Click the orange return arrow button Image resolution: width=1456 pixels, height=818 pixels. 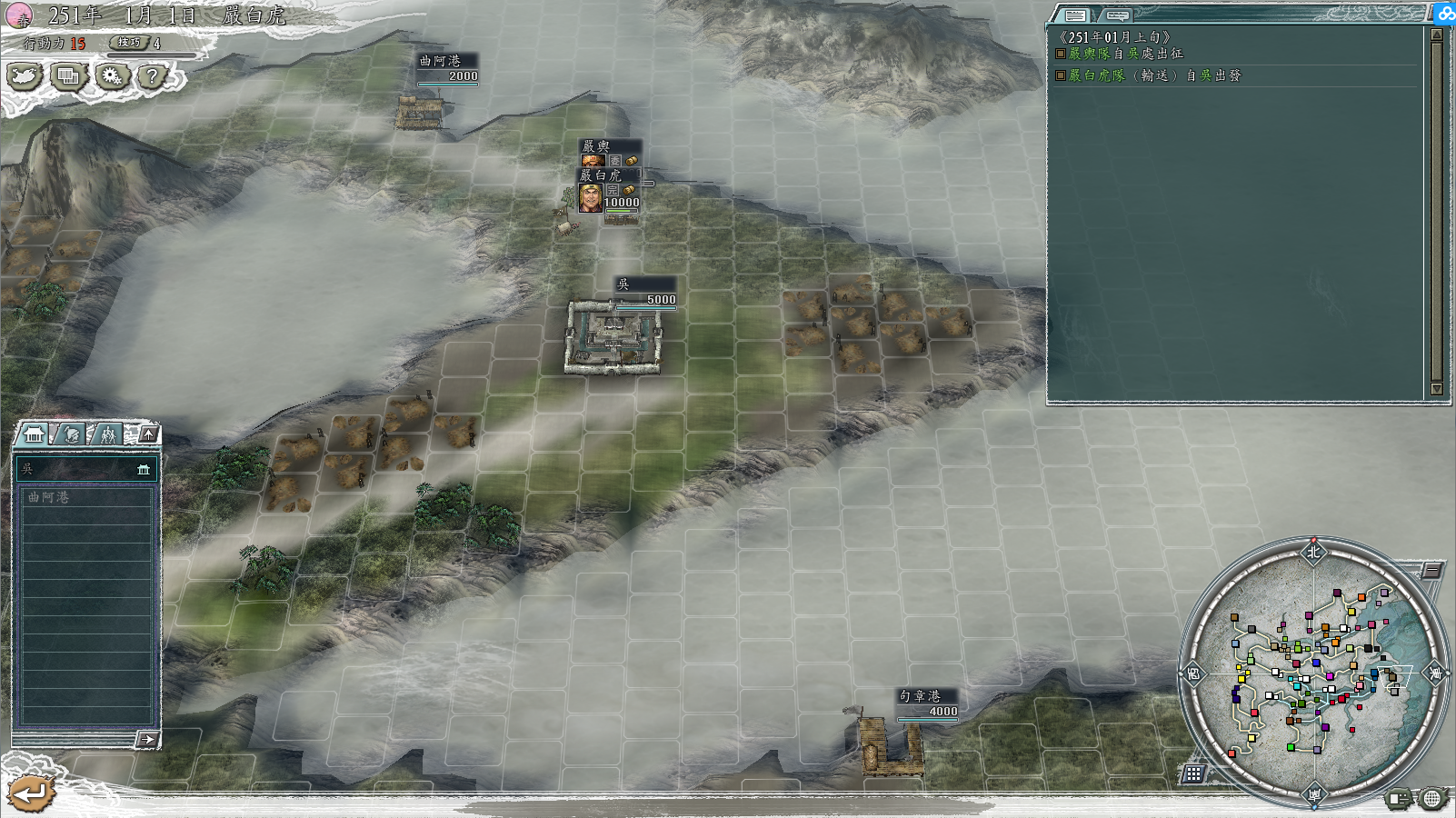click(29, 793)
